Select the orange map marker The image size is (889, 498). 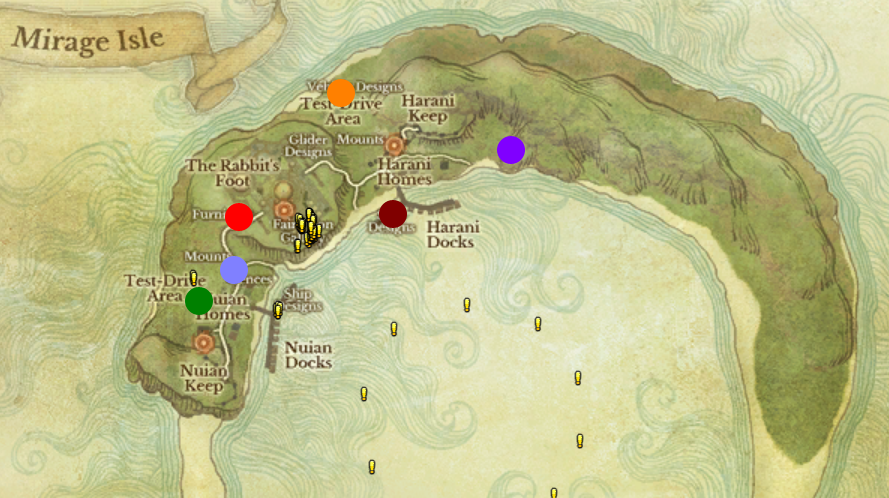(x=341, y=93)
